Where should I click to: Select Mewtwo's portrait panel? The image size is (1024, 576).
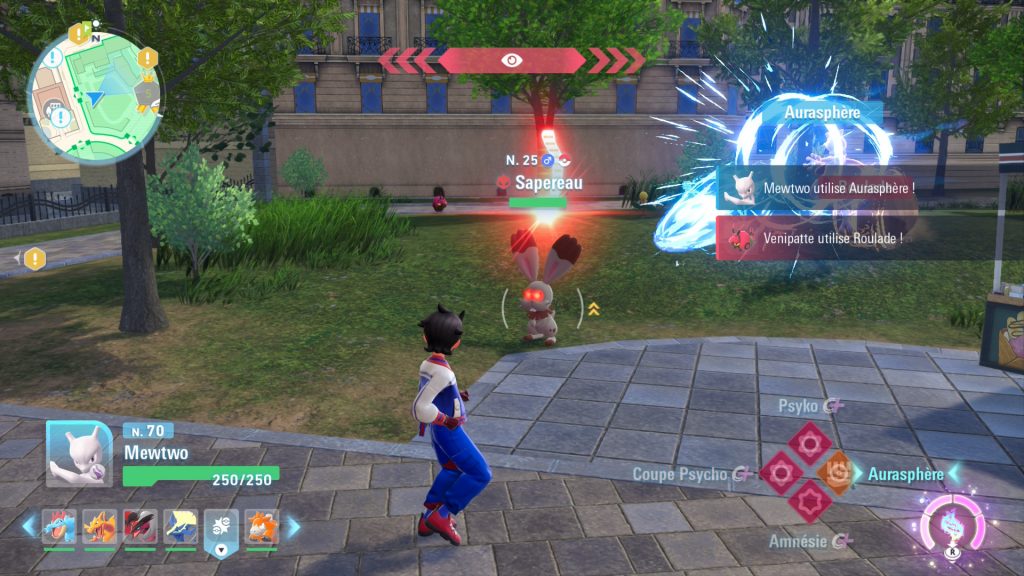79,454
